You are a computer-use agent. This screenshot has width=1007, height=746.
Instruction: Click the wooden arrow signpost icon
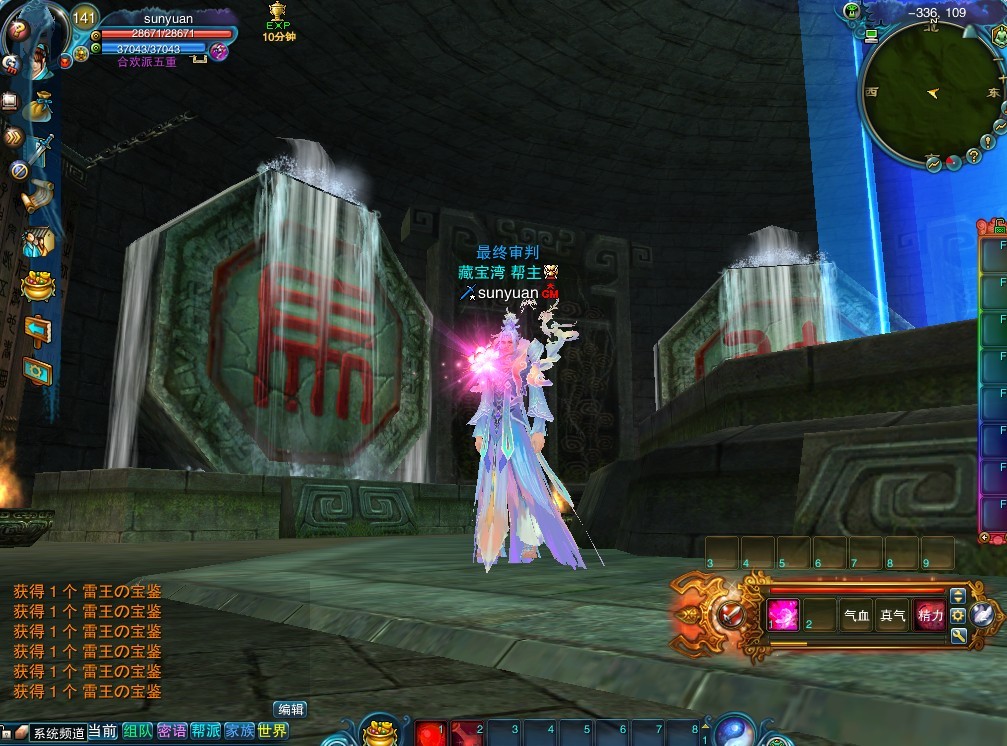click(37, 328)
